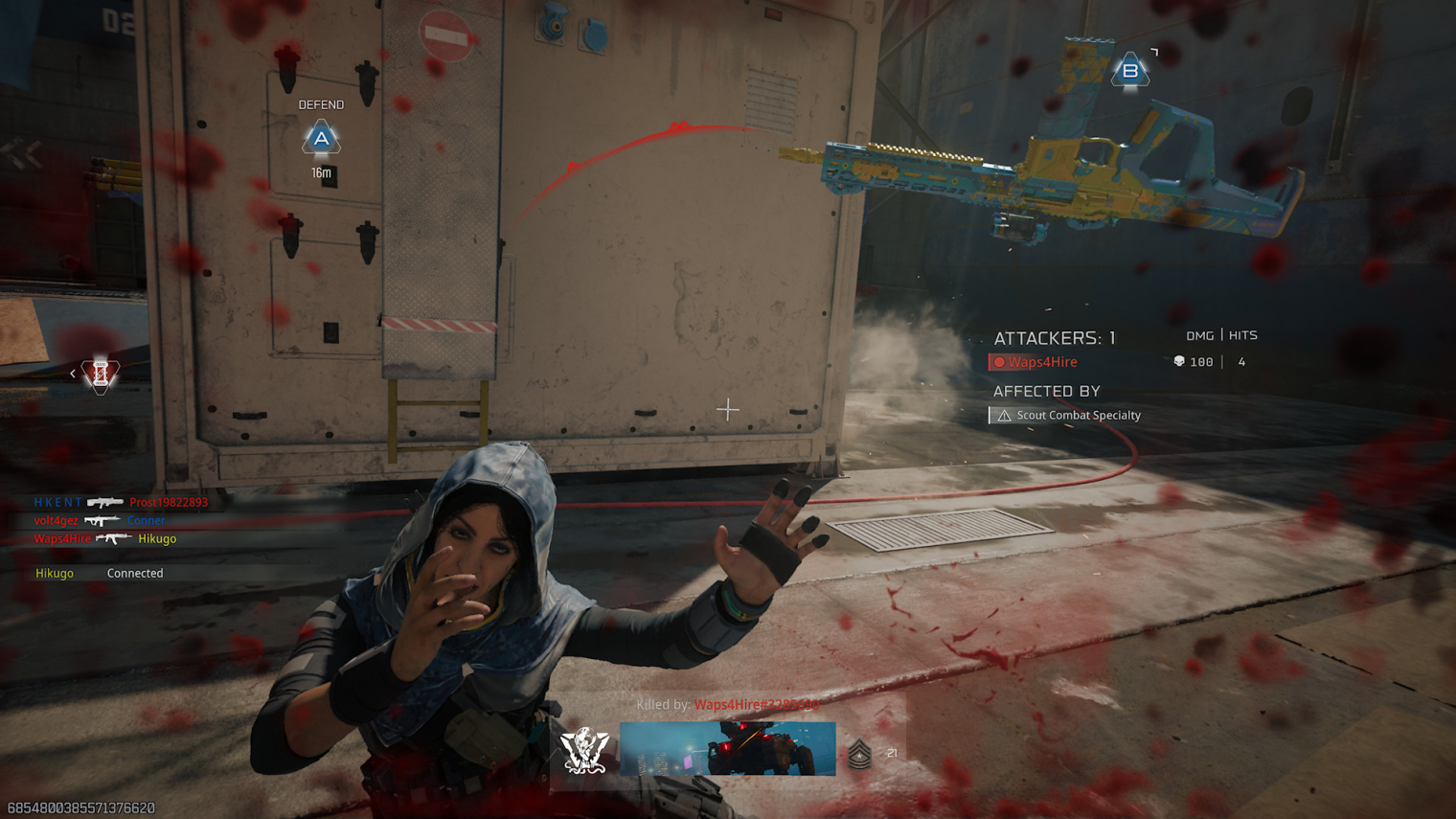Click the Hikugo Connected notification
Image resolution: width=1456 pixels, height=819 pixels.
(99, 573)
